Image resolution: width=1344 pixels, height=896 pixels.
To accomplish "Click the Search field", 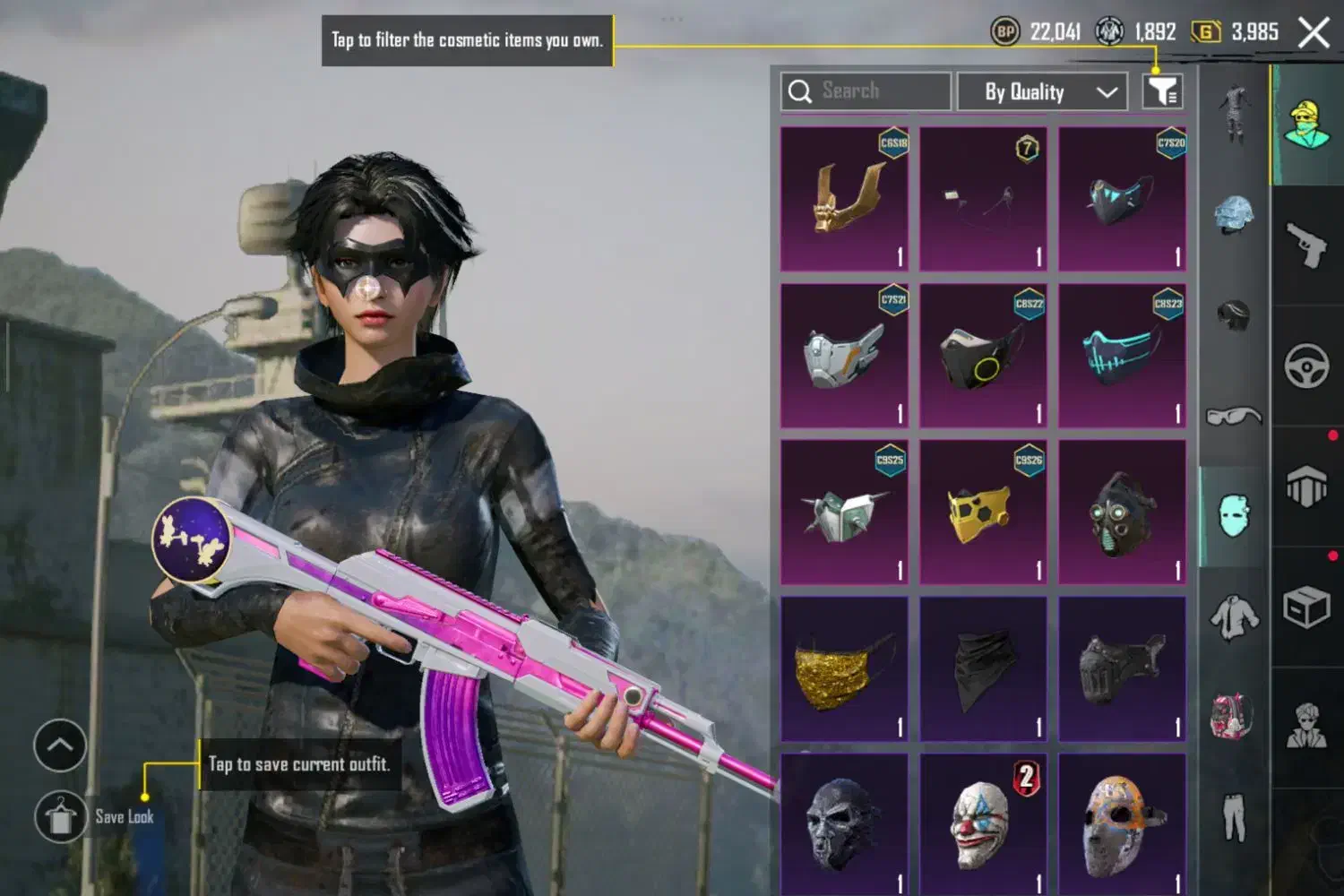I will [866, 91].
